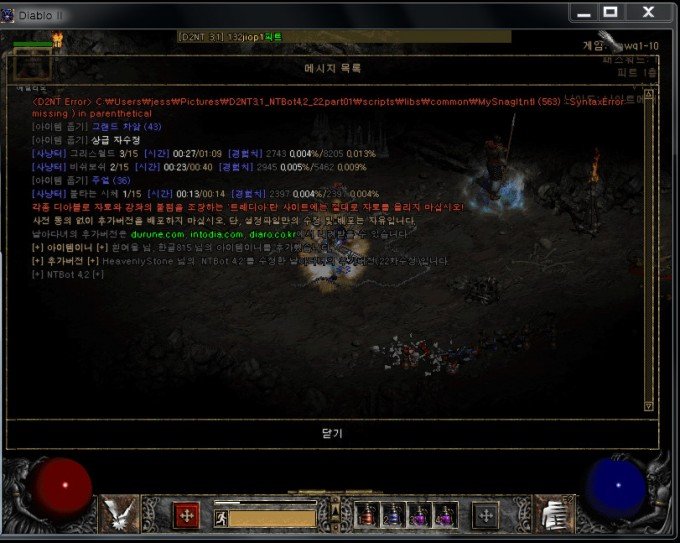Maximize the Diablo II window

point(610,12)
